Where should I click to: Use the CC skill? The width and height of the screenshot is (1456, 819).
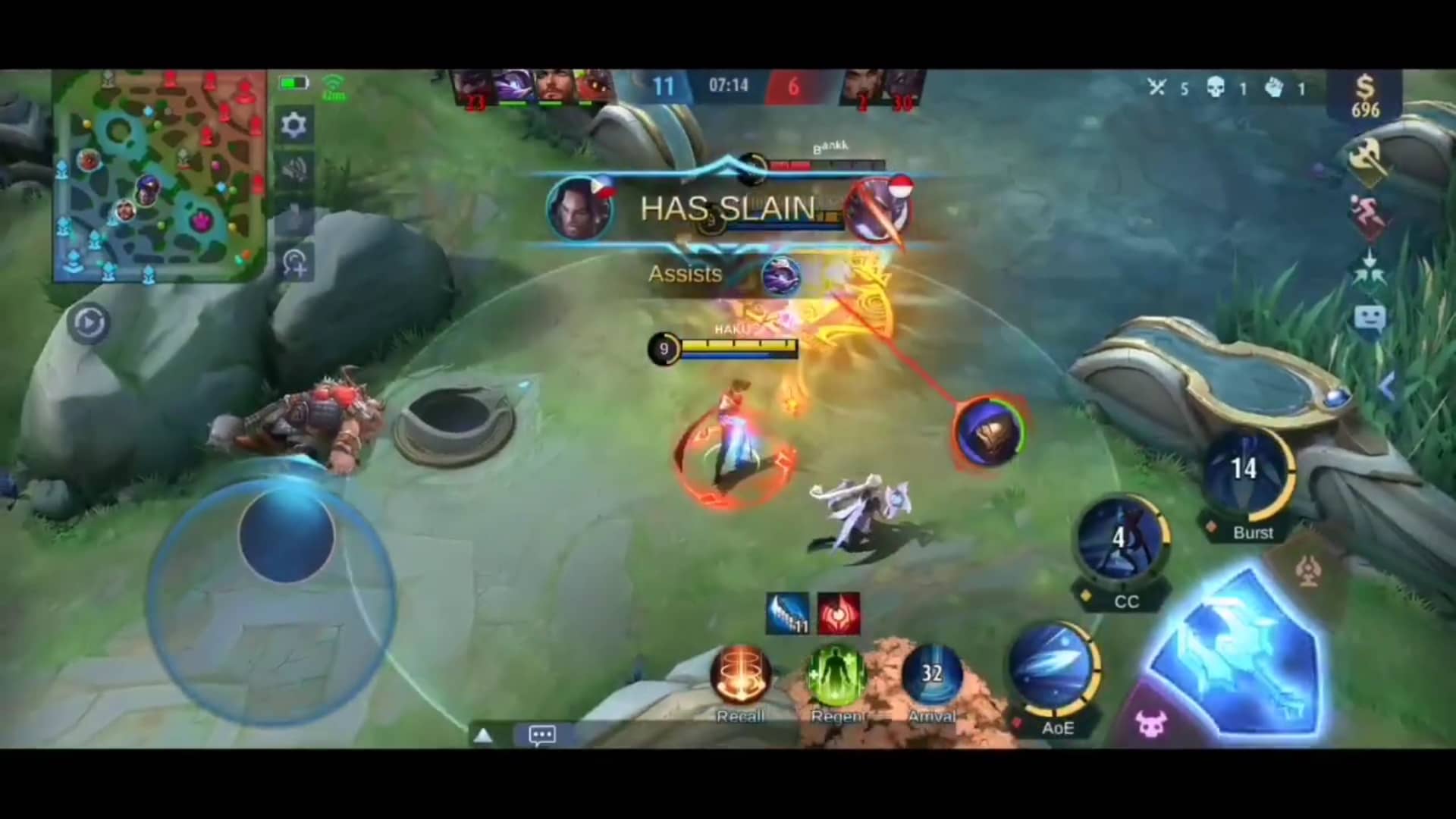coord(1120,540)
